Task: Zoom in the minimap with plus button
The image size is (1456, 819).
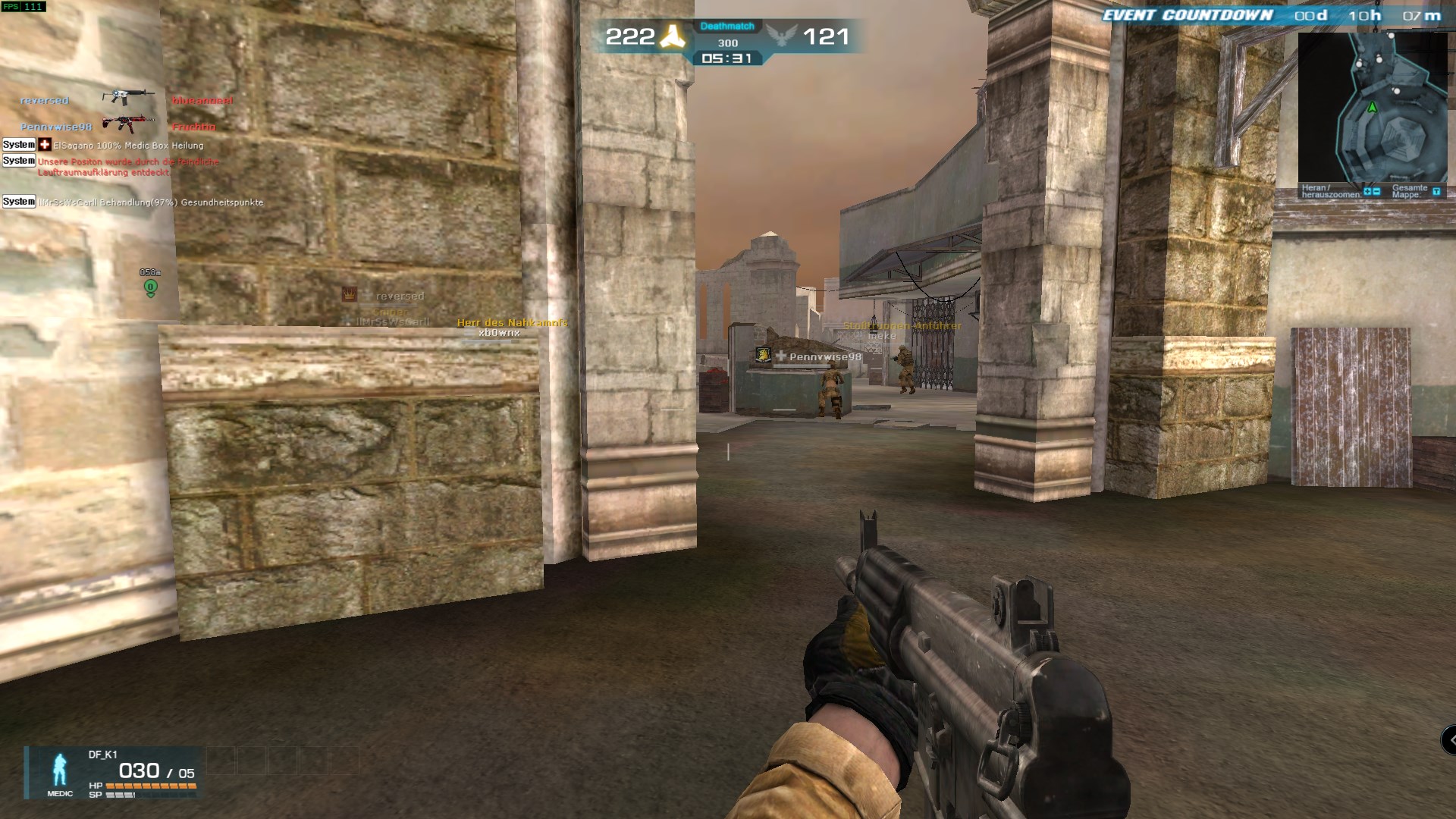Action: point(1367,192)
